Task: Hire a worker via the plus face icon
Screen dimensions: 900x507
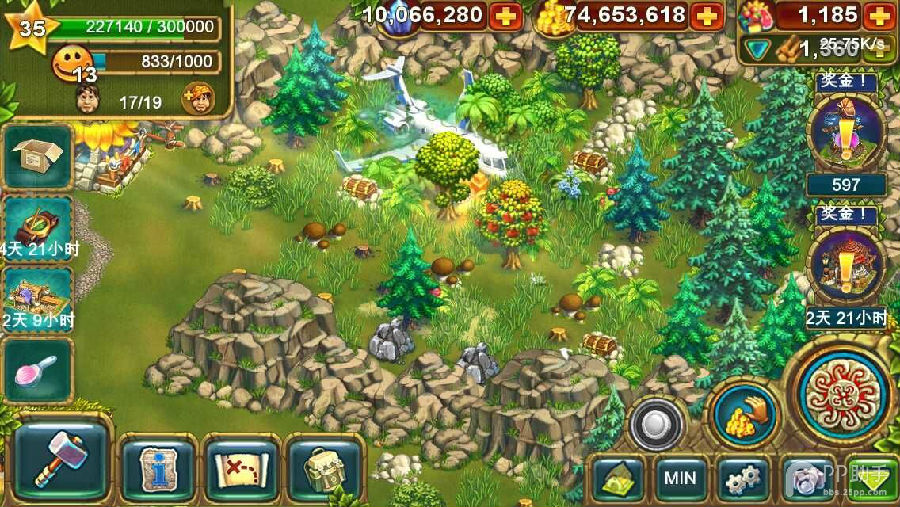Action: pos(198,98)
